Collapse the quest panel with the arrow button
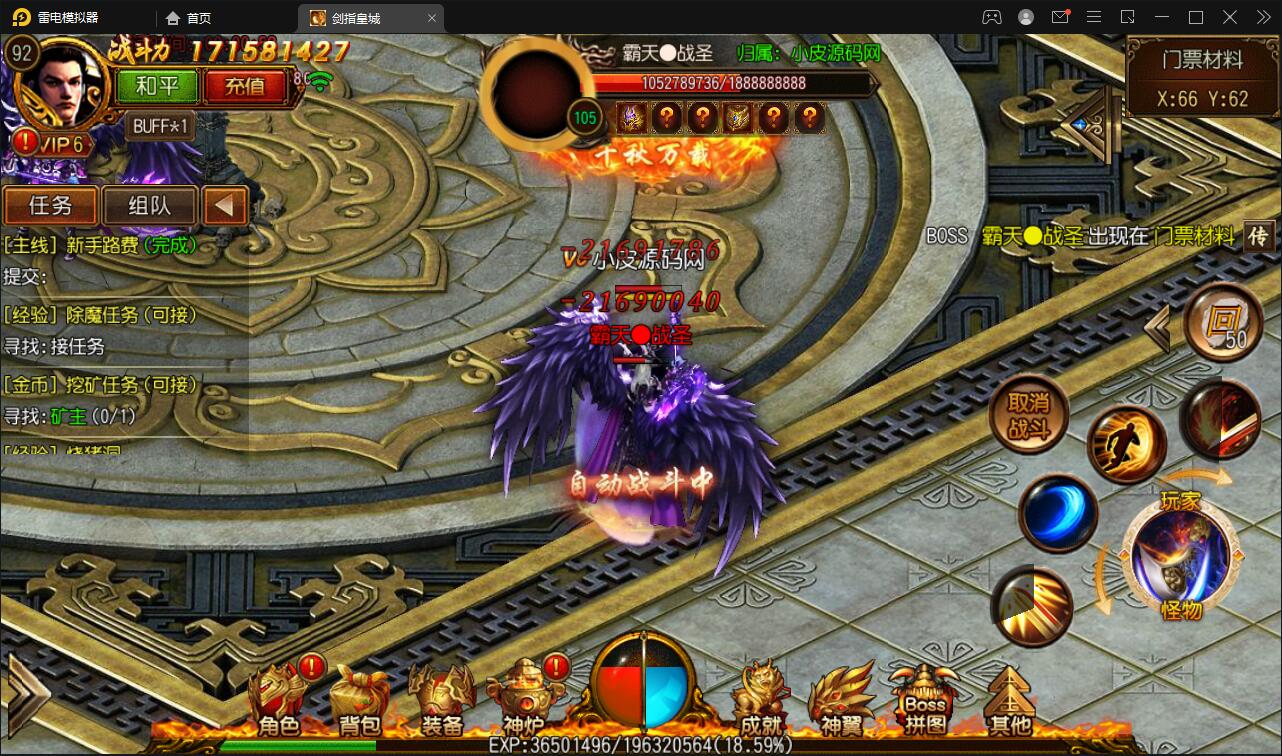1282x756 pixels. [224, 205]
